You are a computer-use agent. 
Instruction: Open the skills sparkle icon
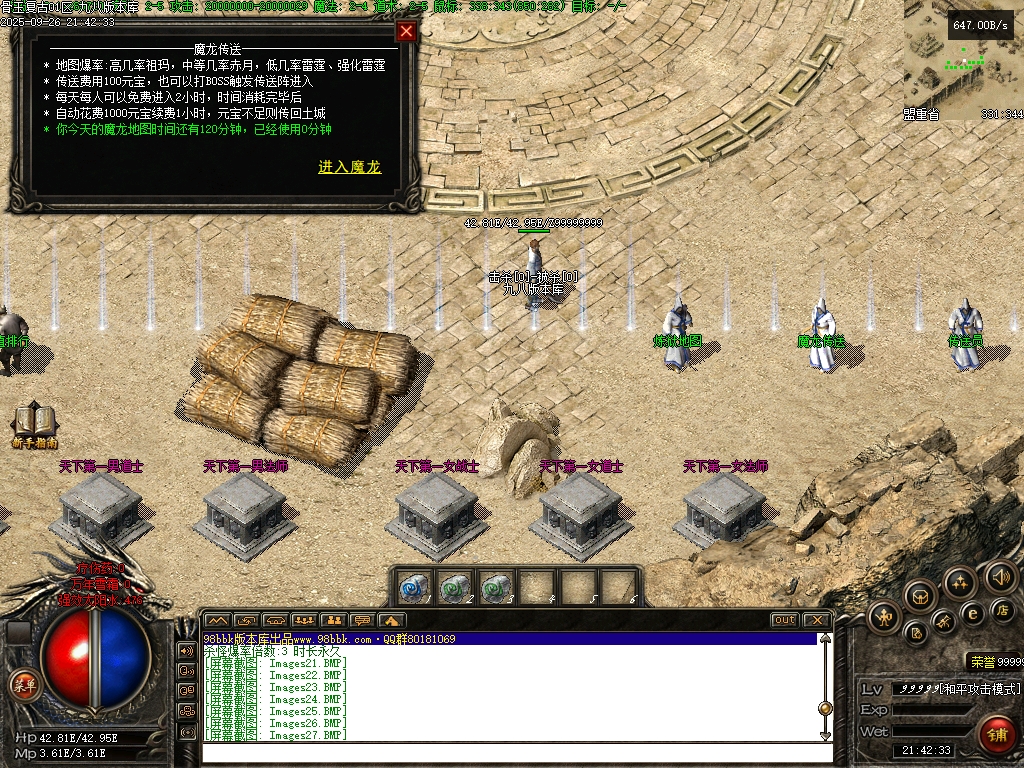pos(960,581)
